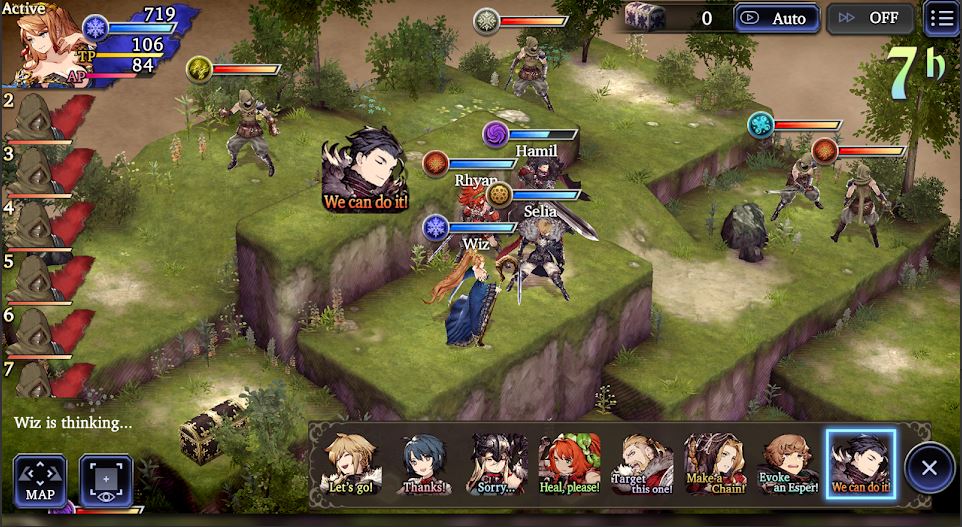
Task: Toggle the Auto battle button
Action: pyautogui.click(x=777, y=18)
